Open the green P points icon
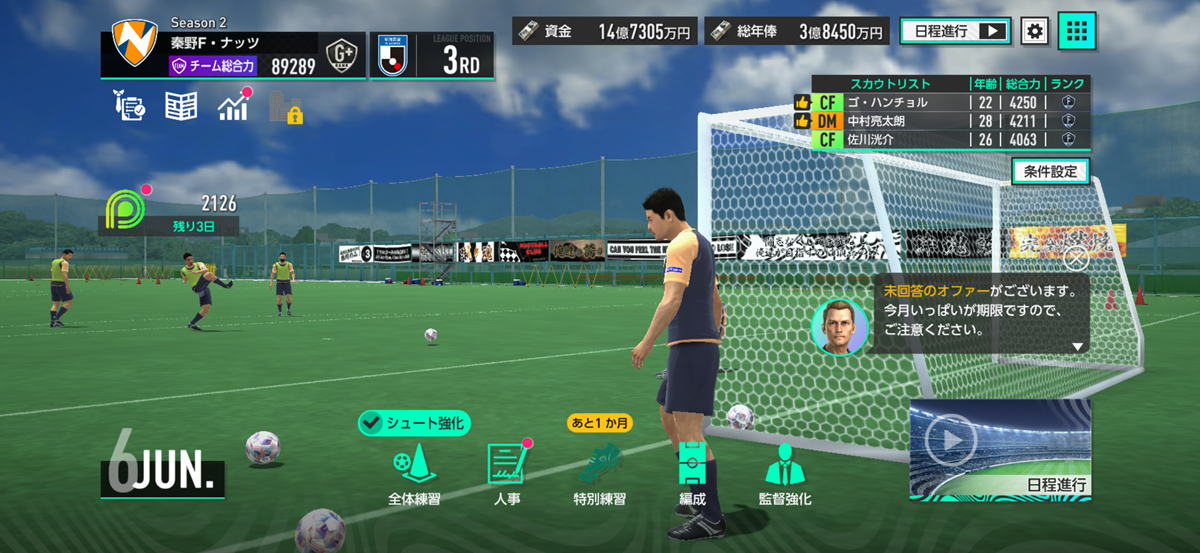This screenshot has height=553, width=1200. tap(125, 206)
